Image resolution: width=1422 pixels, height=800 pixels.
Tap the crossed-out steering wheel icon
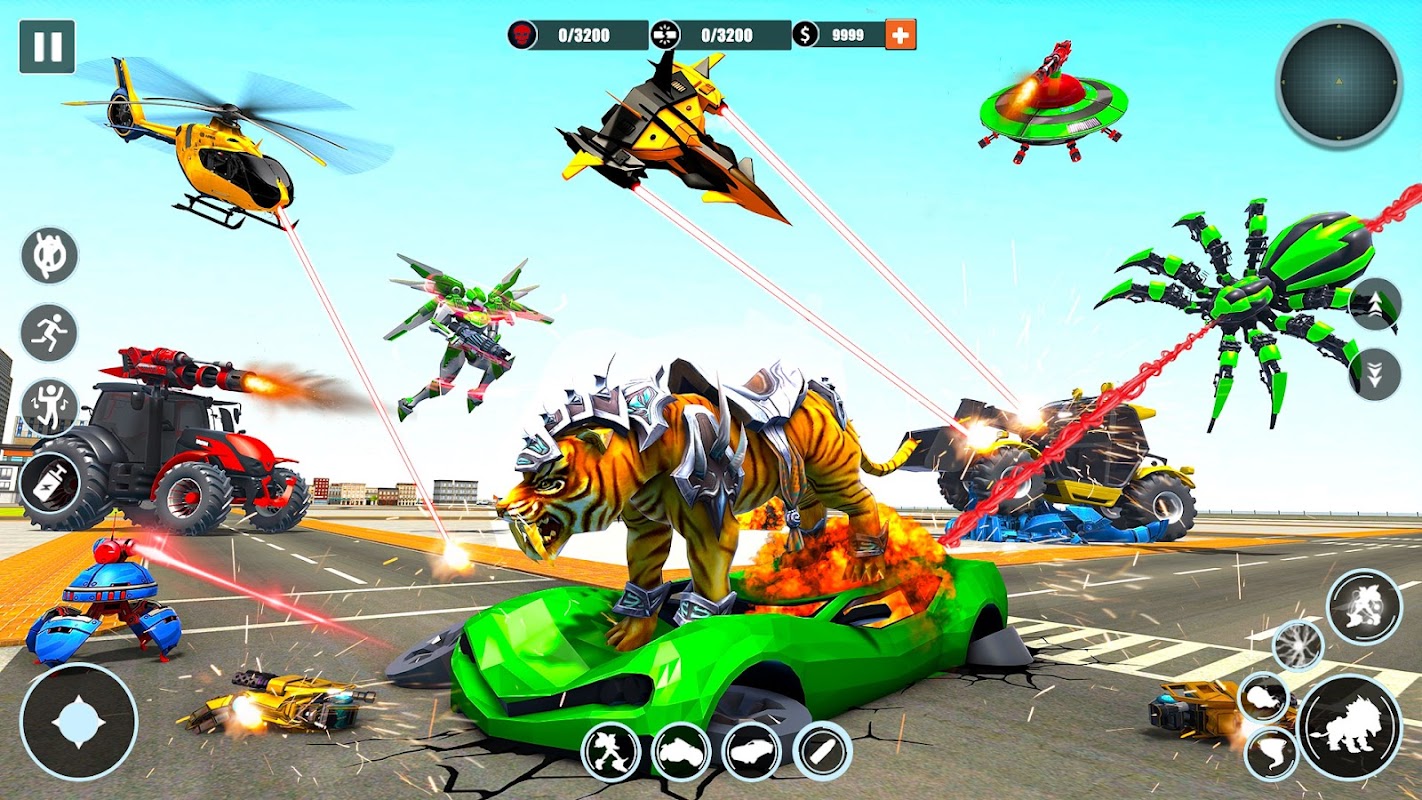tap(49, 255)
